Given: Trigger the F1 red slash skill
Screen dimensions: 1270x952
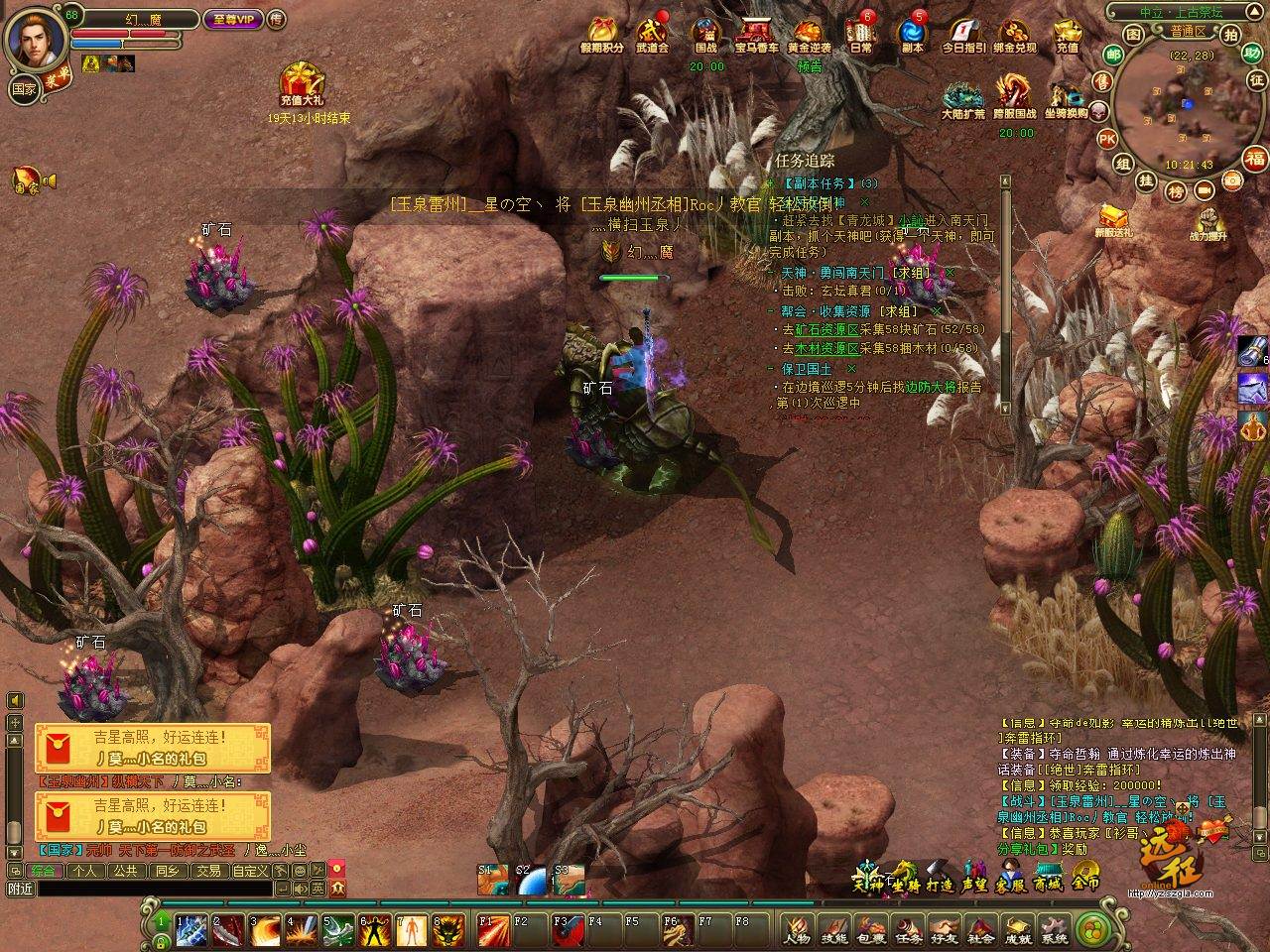Looking at the screenshot, I should coord(492,930).
